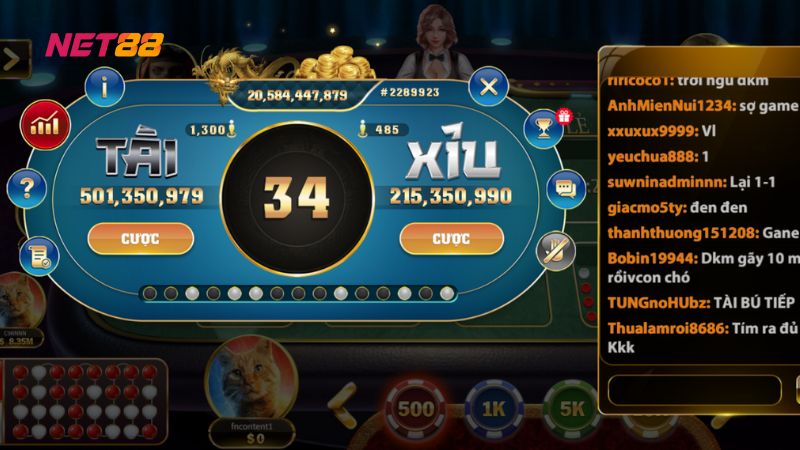Open the question mark help icon
The height and width of the screenshot is (450, 800).
click(x=27, y=187)
